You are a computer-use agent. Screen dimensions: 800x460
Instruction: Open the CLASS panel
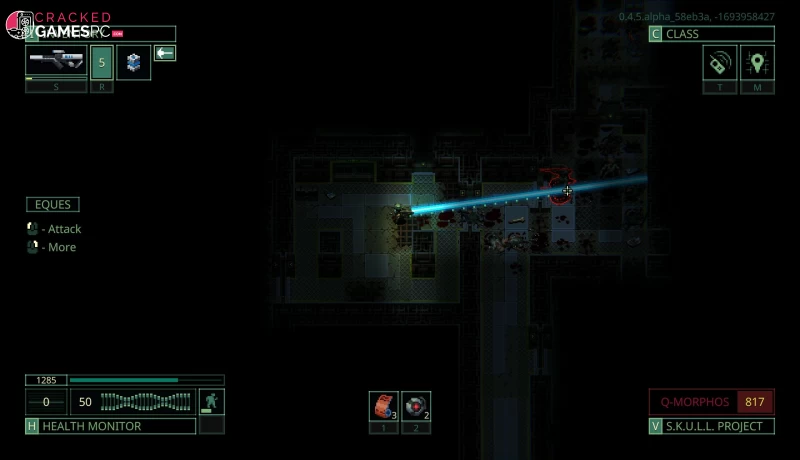[711, 34]
